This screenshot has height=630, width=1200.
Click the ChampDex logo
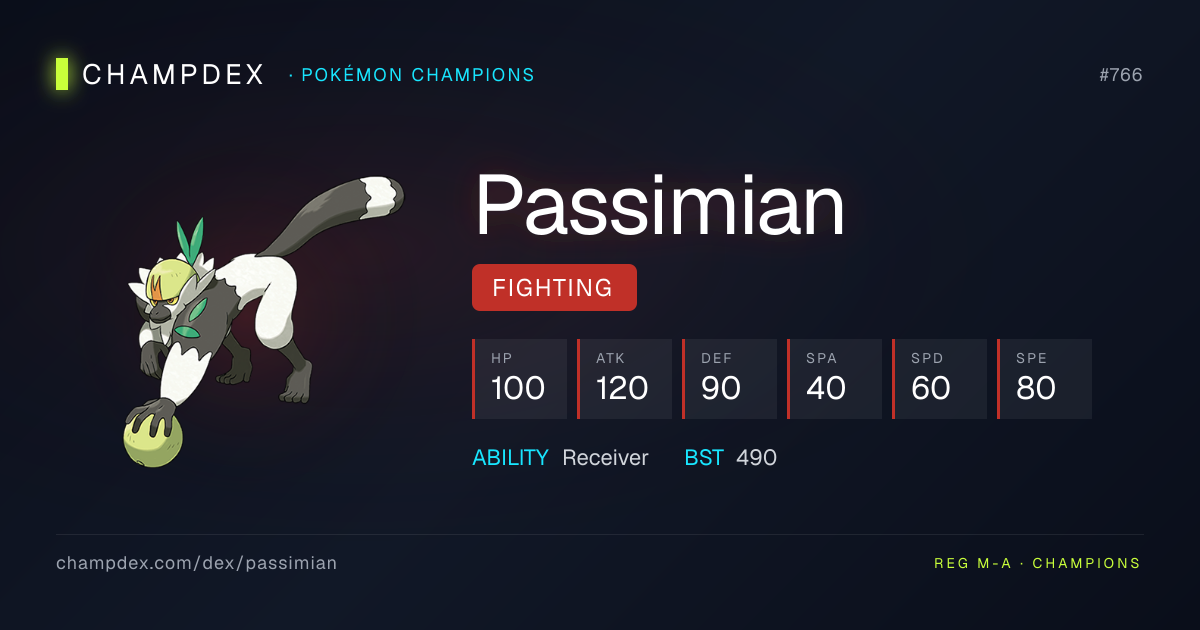(160, 75)
